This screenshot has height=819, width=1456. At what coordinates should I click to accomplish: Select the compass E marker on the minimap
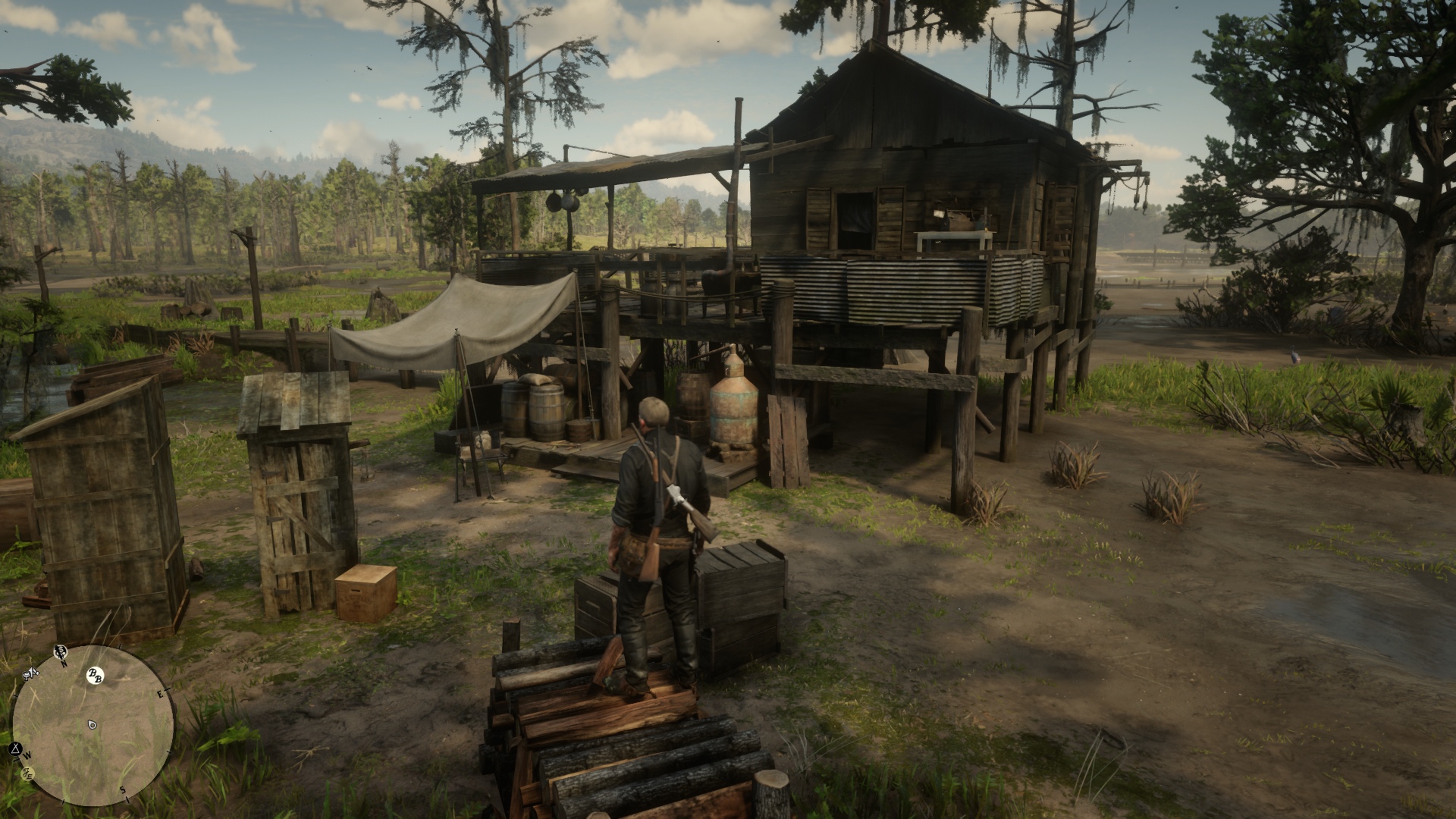160,695
